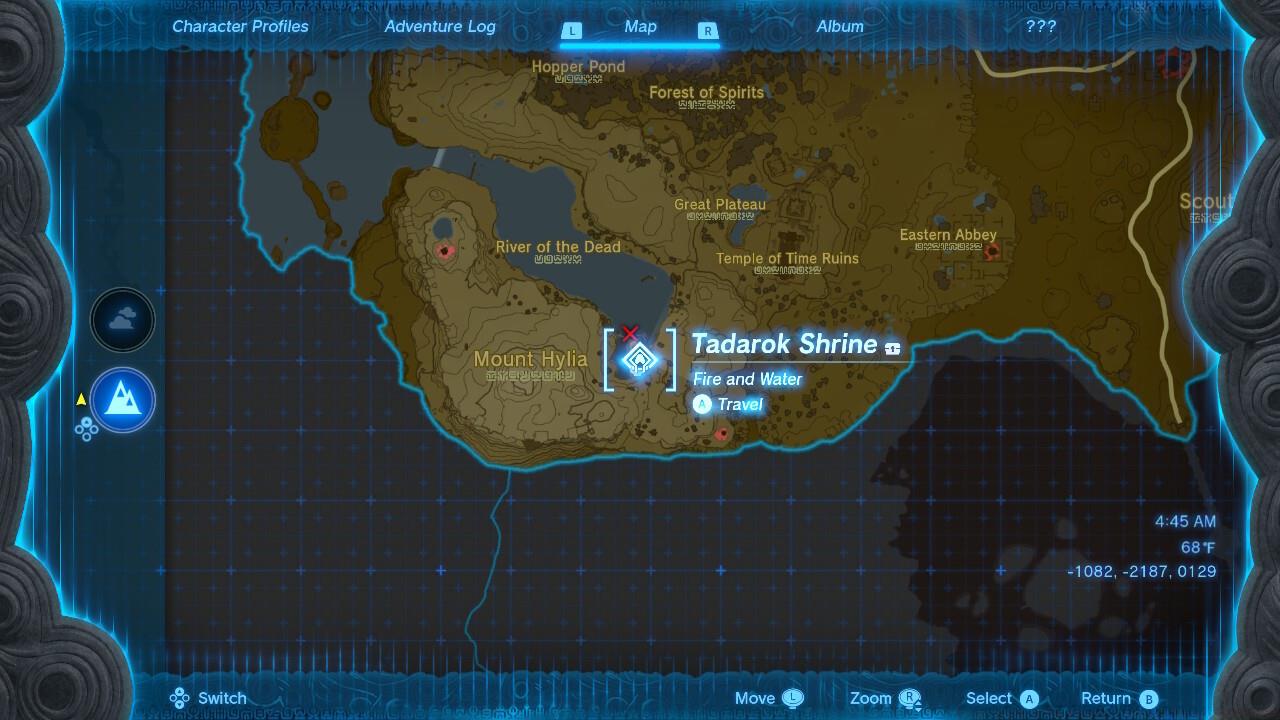Select the red pin marker south of Tadarok Shrine
The height and width of the screenshot is (720, 1280).
[722, 434]
